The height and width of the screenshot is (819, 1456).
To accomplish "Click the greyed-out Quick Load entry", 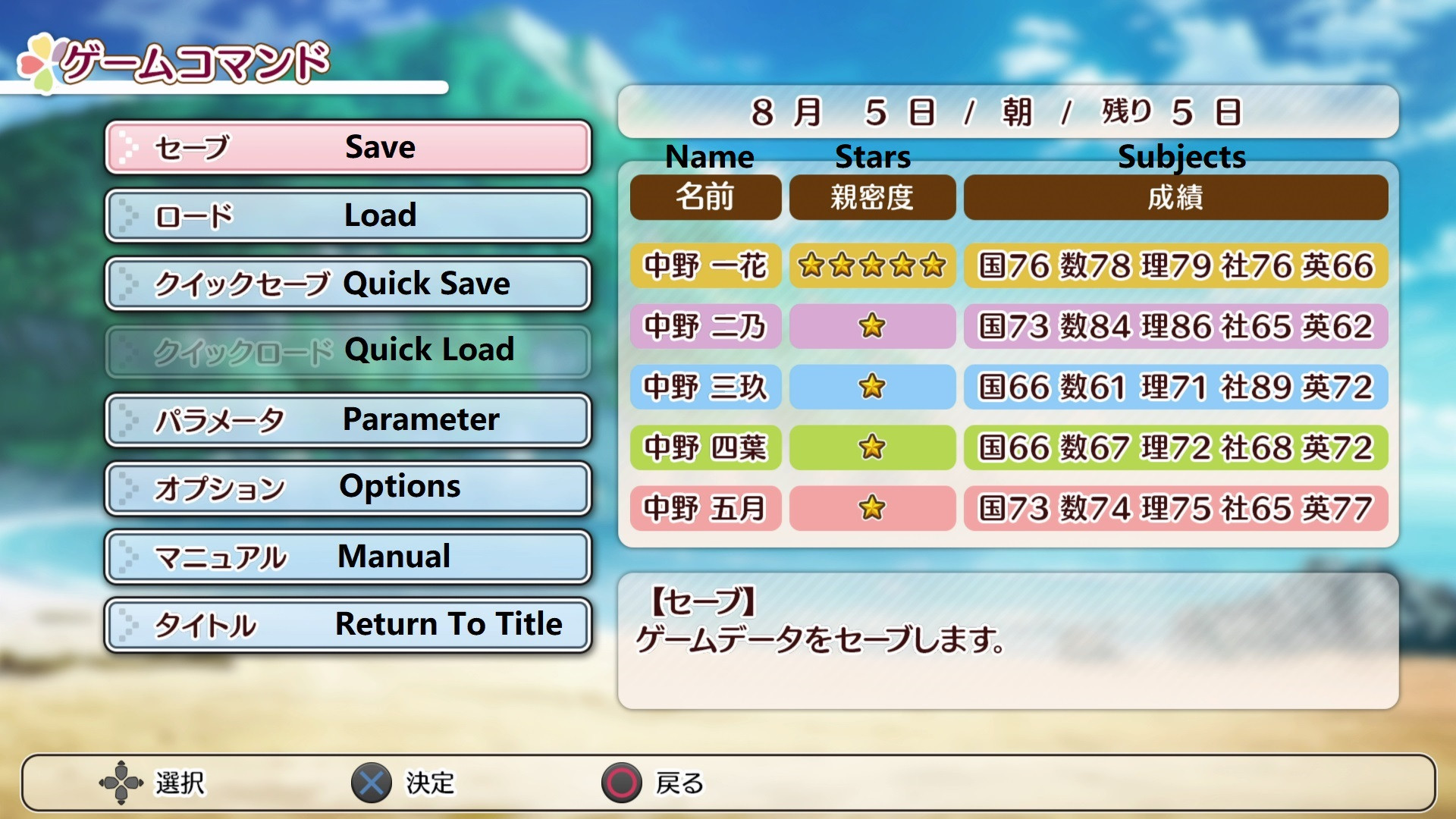I will (x=347, y=351).
